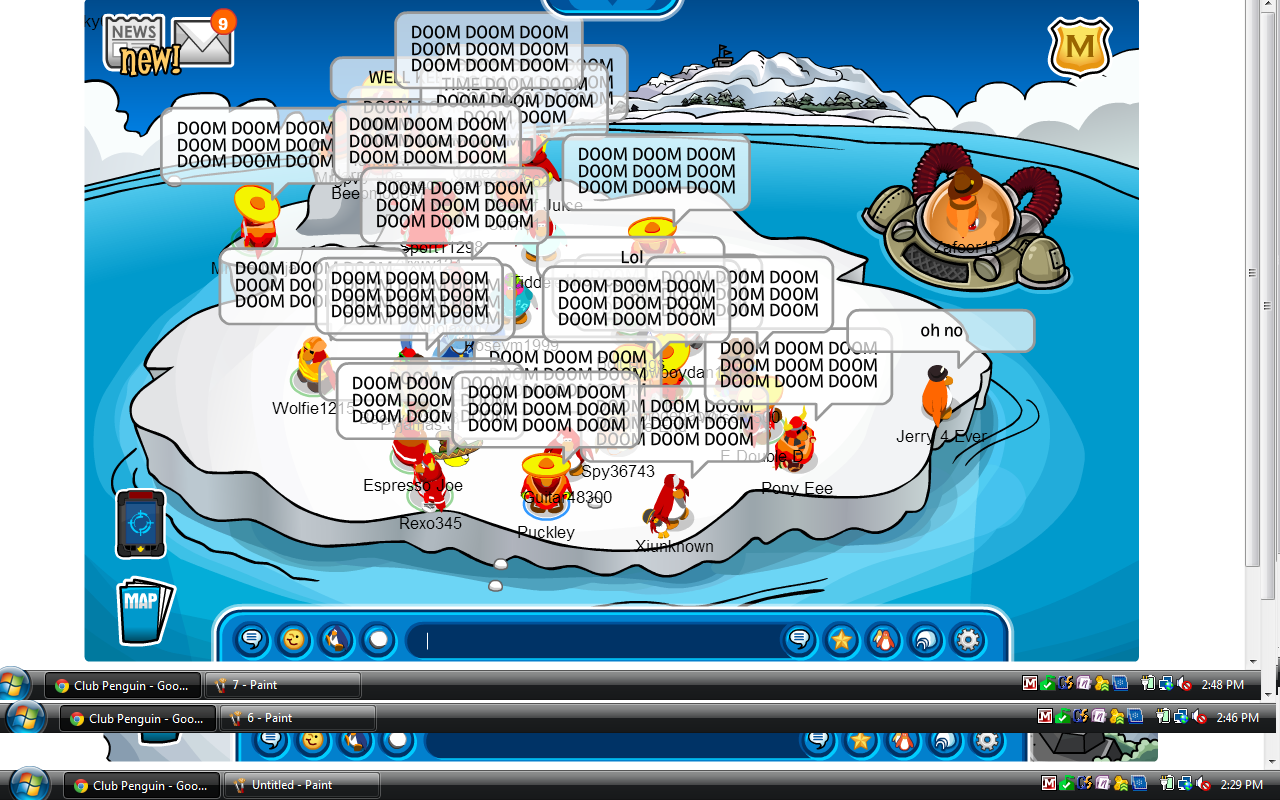Open the safe chat messages menu
The image size is (1280, 800).
[x=252, y=639]
